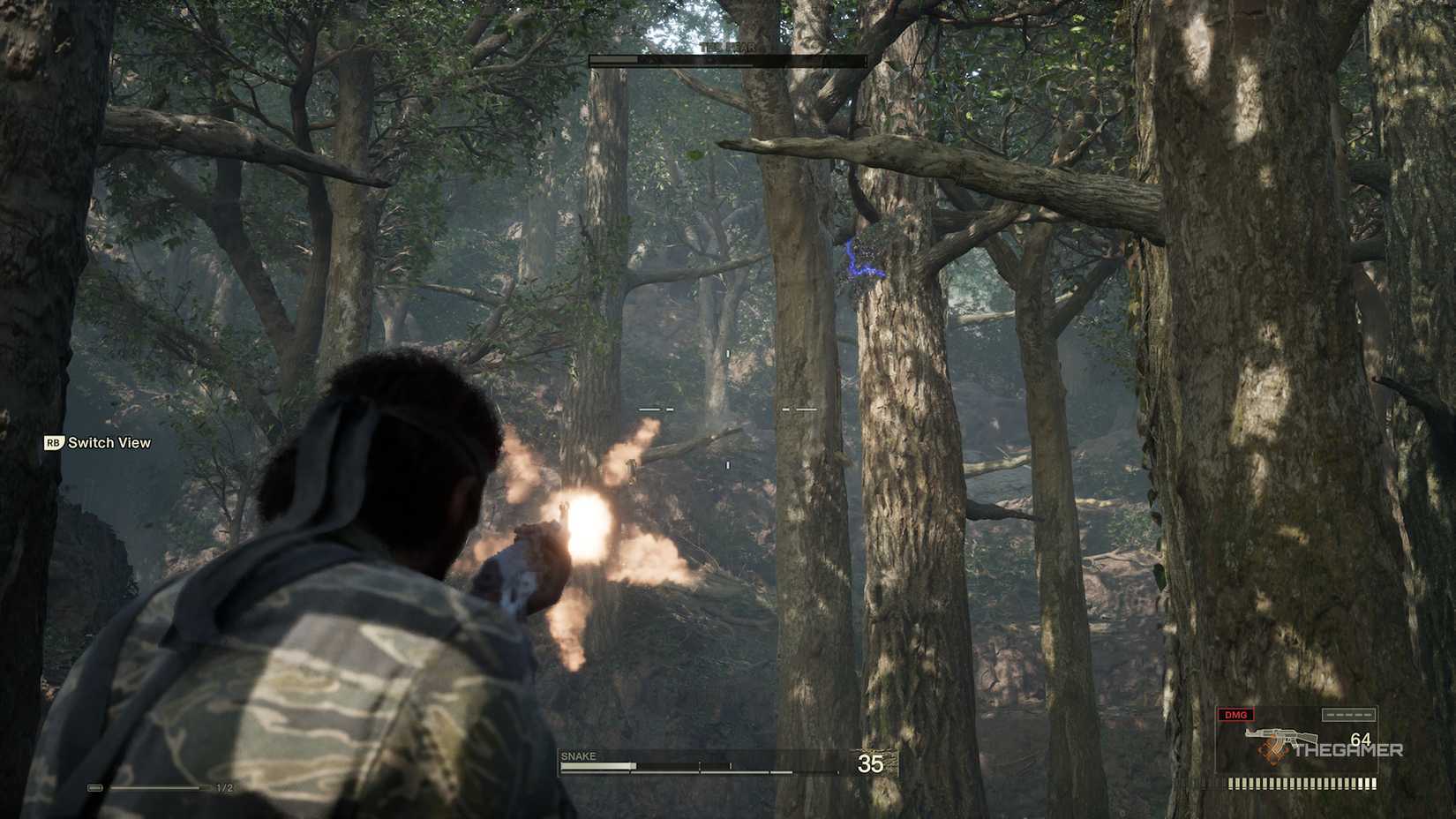Viewport: 1456px width, 819px height.
Task: Click the ammo count showing 35
Action: click(x=870, y=764)
